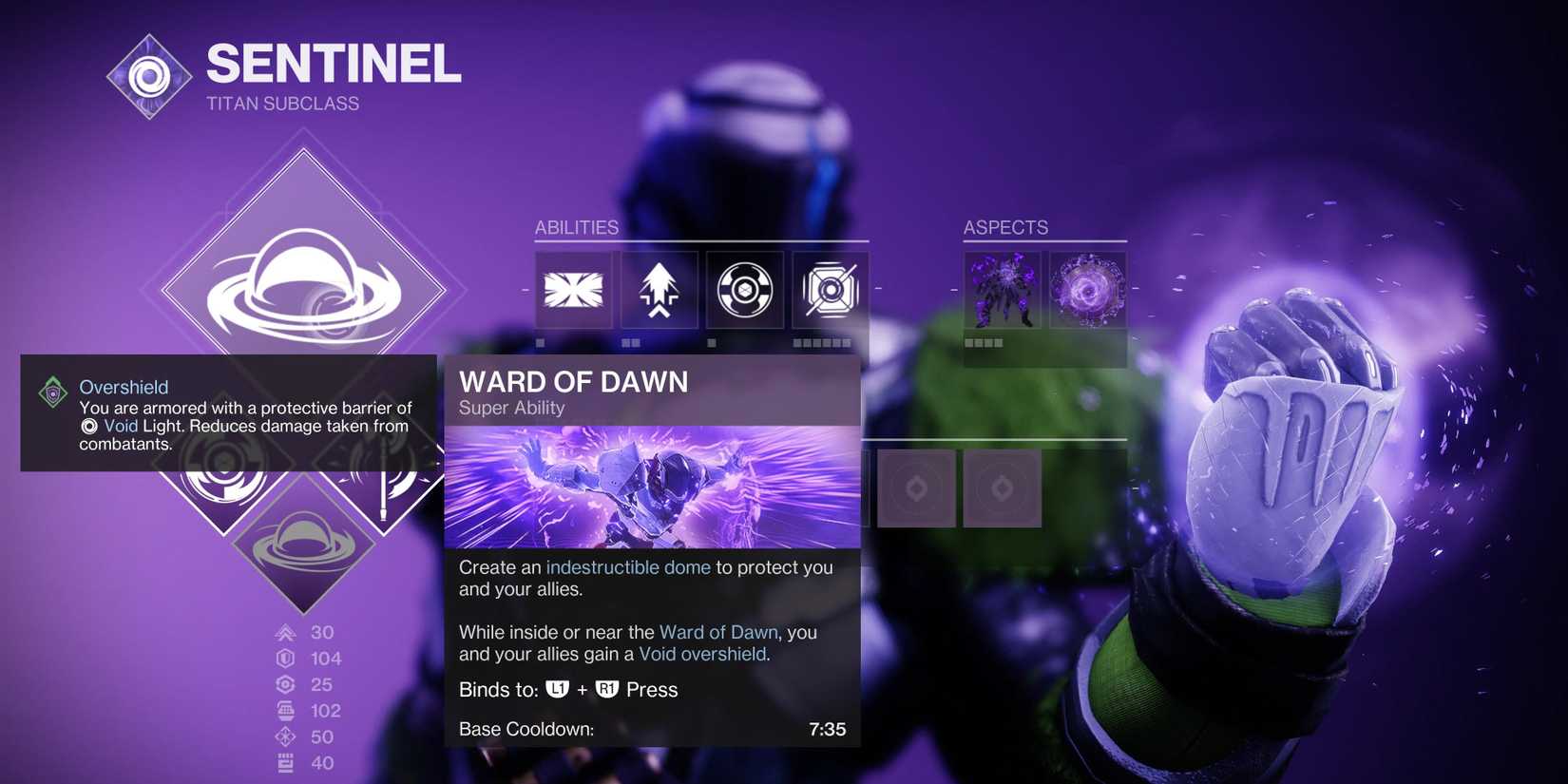Open the first Aspect icon under ASPECTS

[1003, 290]
